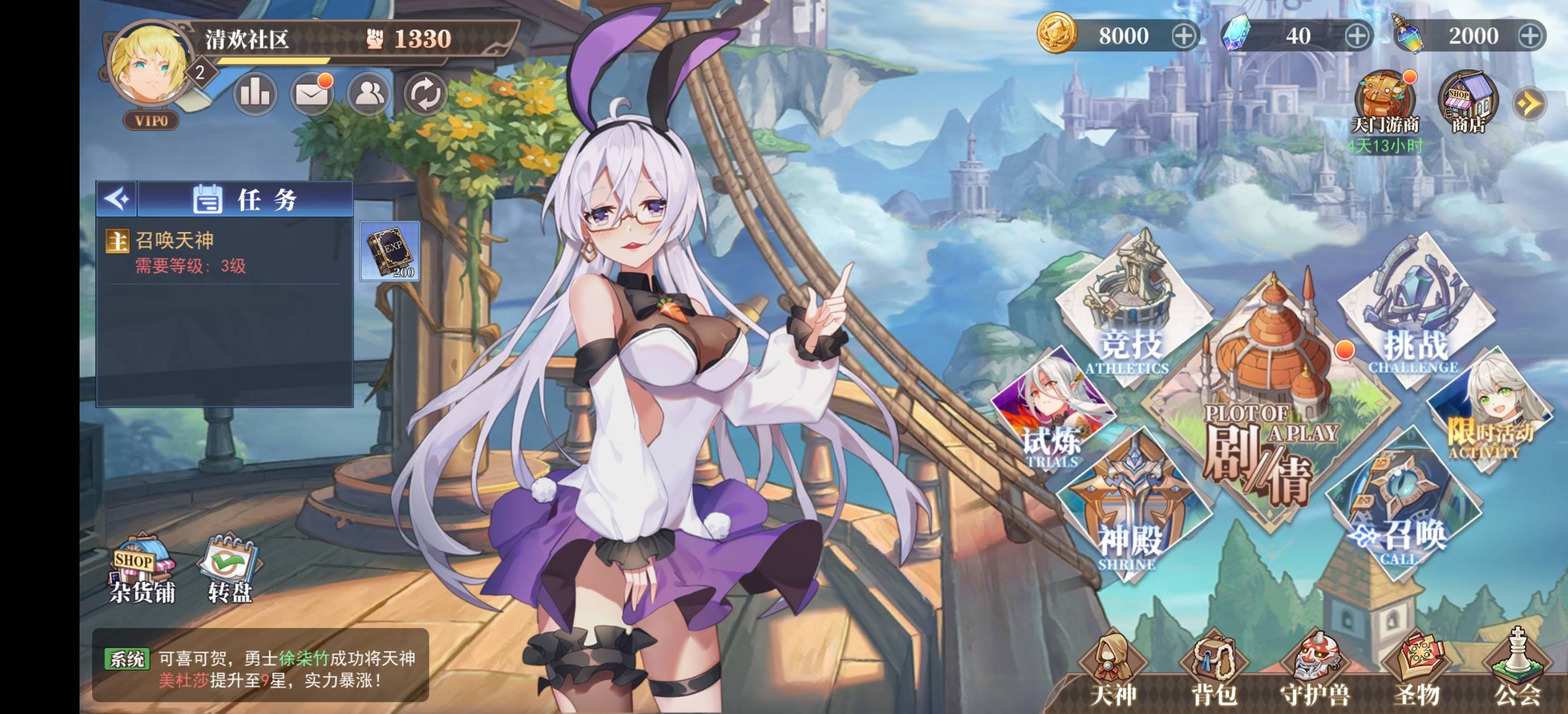Viewport: 1568px width, 714px height.
Task: Open the 召唤 Call summon
Action: [x=1400, y=512]
